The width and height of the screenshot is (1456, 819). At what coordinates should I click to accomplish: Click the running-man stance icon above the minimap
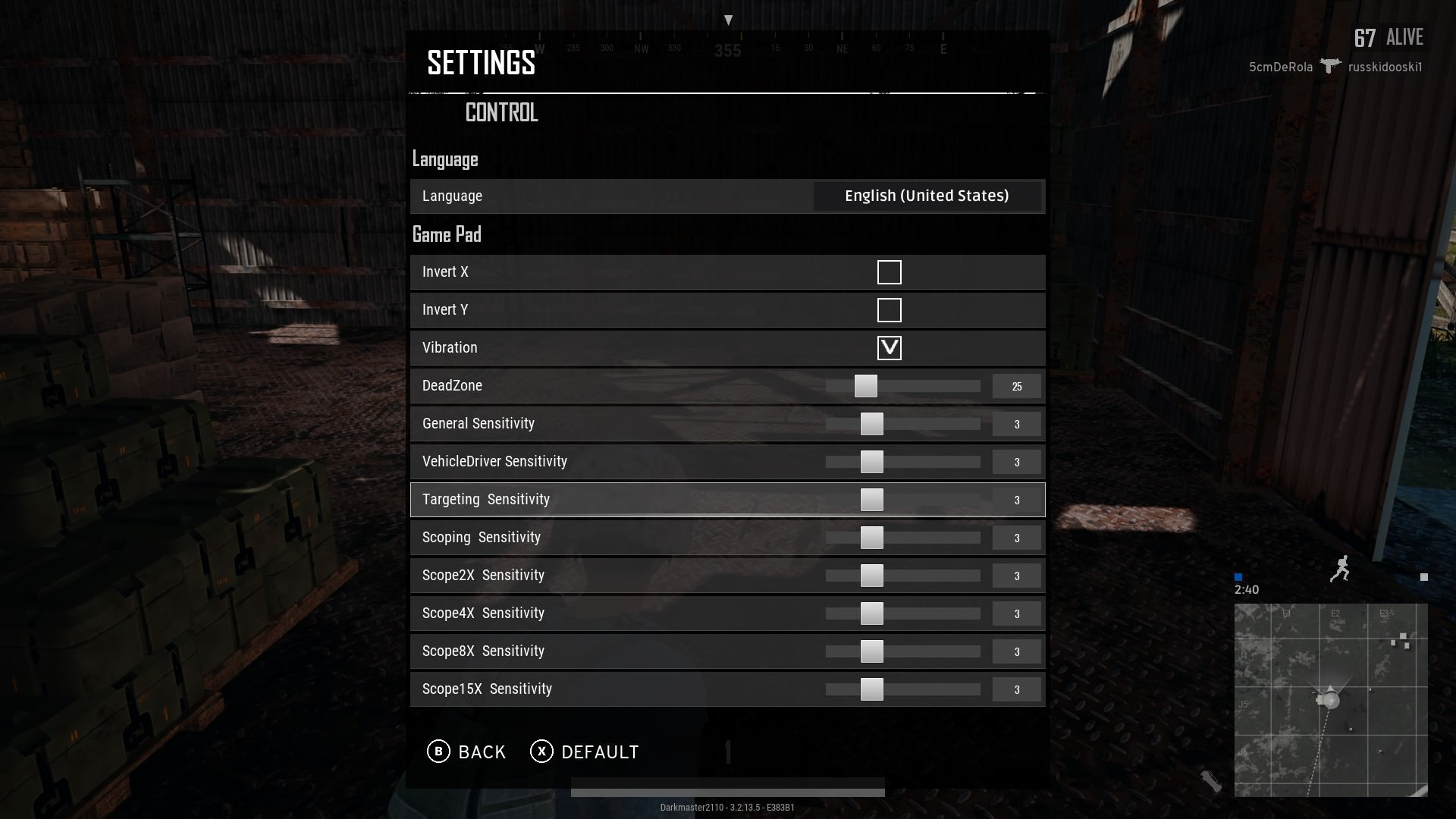[x=1341, y=569]
